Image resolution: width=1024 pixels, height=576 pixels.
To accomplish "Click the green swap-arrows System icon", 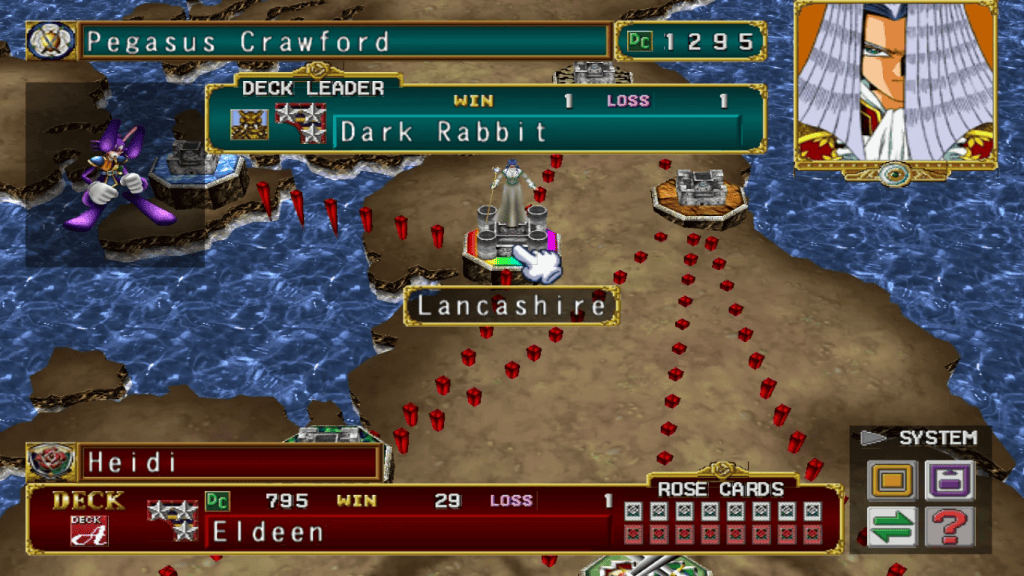I will (x=893, y=527).
